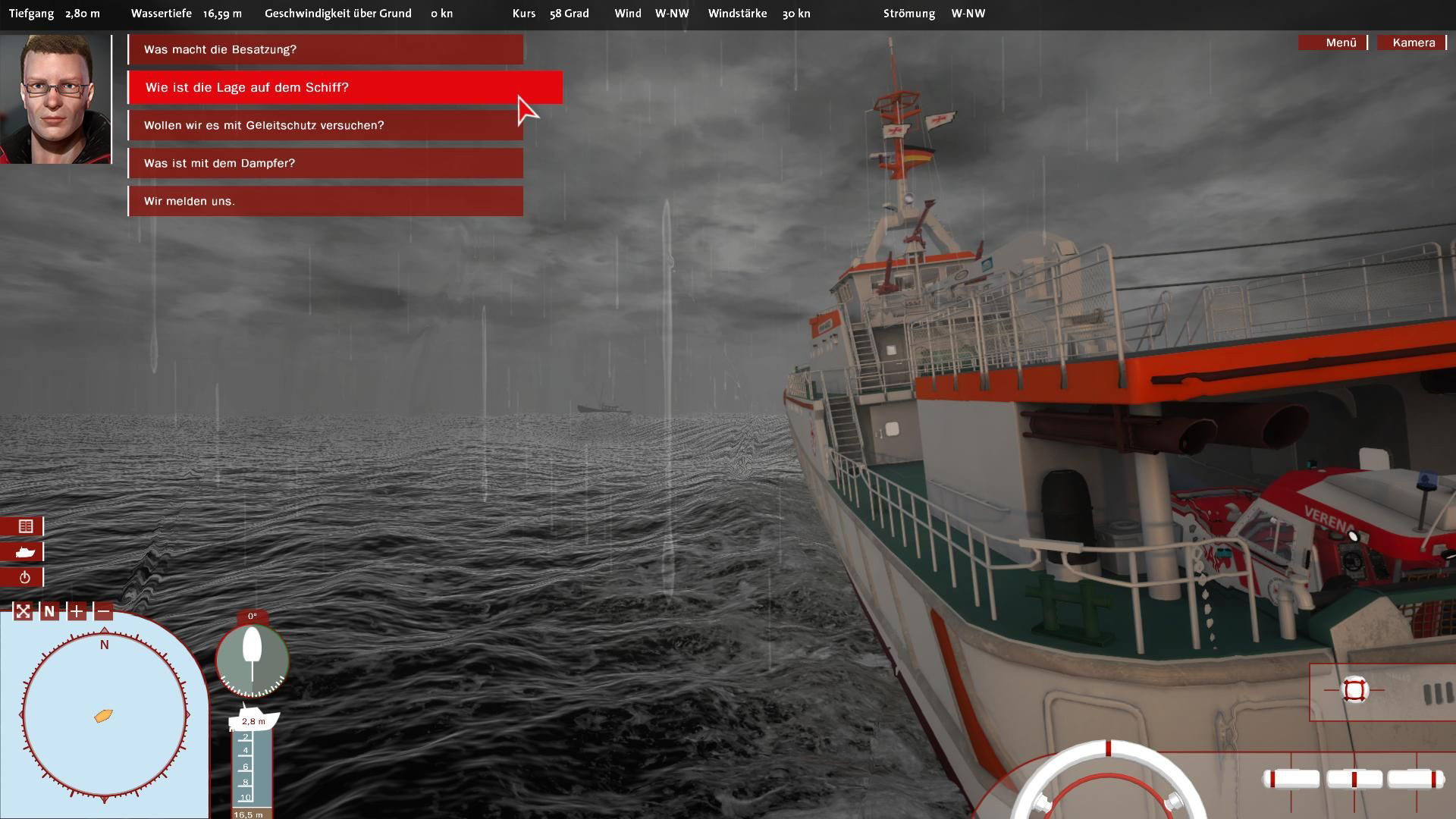Toggle the power icon button
This screenshot has width=1456, height=819.
coord(24,578)
